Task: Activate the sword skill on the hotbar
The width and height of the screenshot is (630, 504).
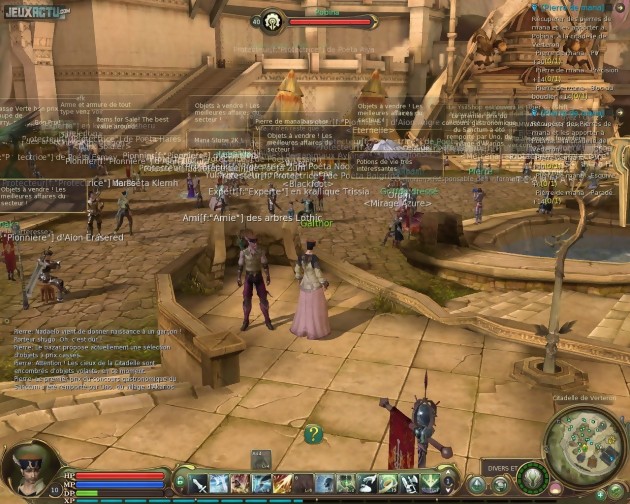Action: click(x=200, y=484)
